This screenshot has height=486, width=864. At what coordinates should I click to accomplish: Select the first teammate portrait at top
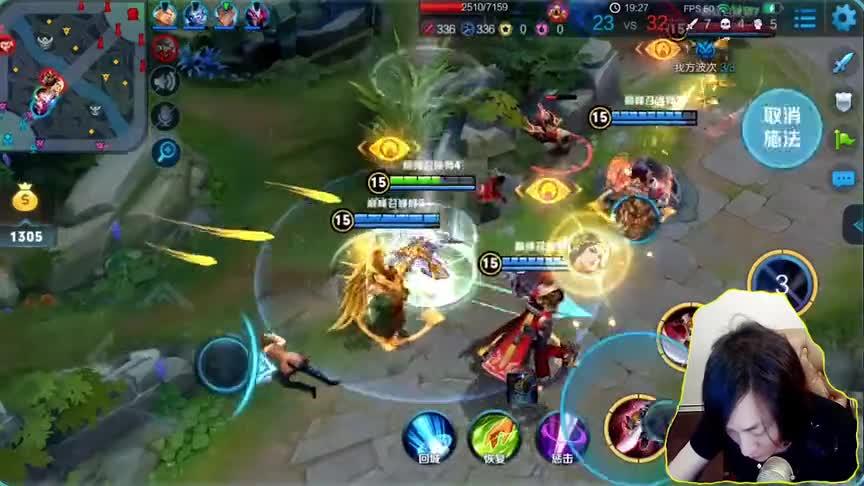click(165, 14)
